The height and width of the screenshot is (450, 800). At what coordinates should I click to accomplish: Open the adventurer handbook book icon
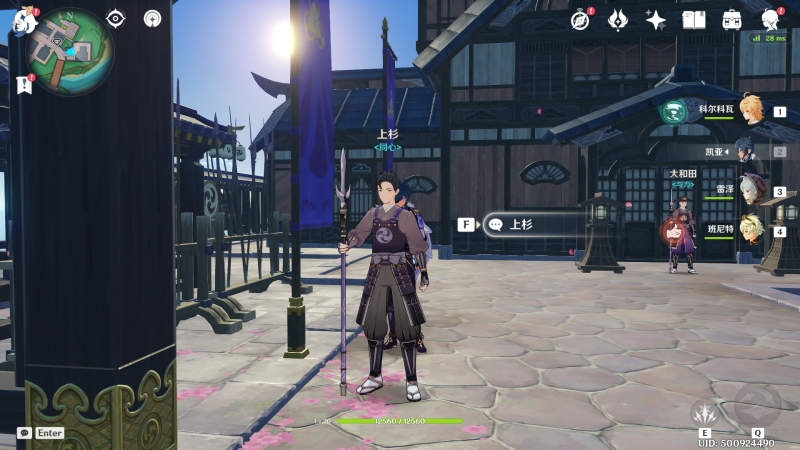[x=694, y=20]
